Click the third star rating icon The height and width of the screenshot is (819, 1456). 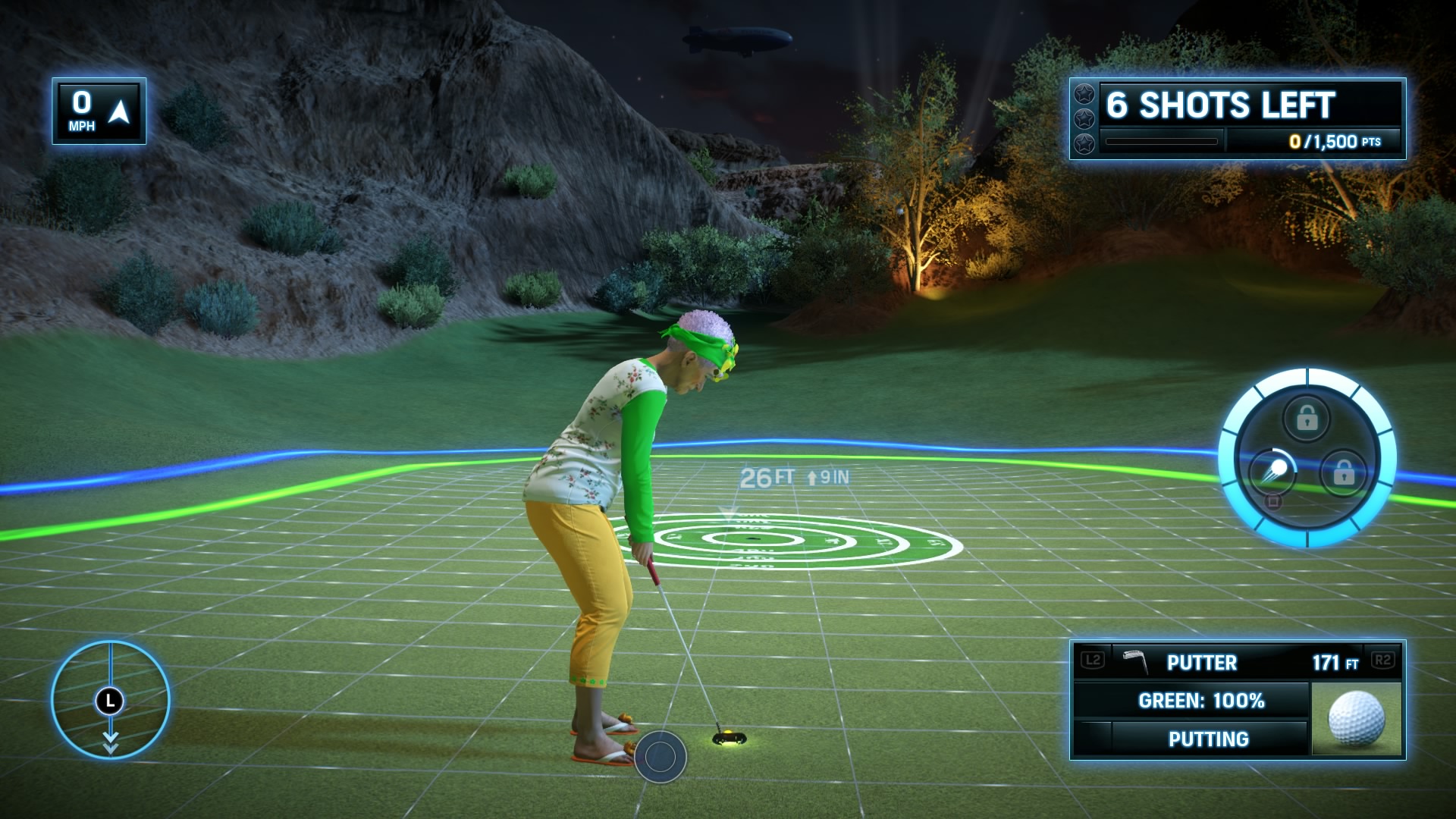pyautogui.click(x=1085, y=145)
